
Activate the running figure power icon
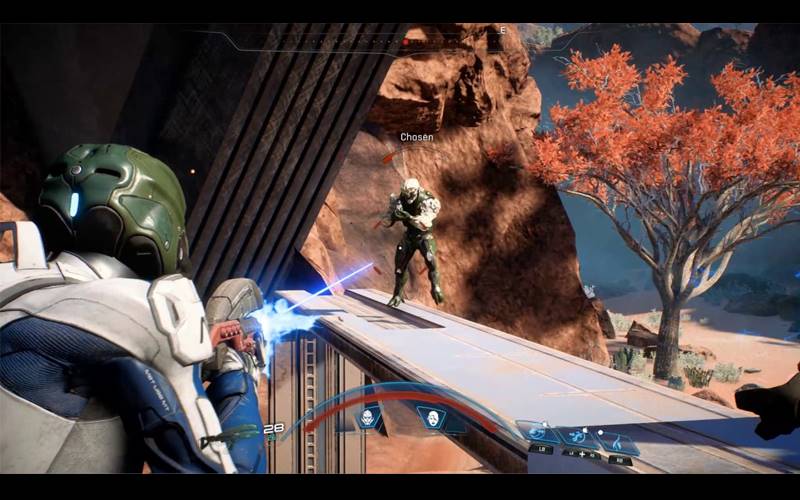579,437
